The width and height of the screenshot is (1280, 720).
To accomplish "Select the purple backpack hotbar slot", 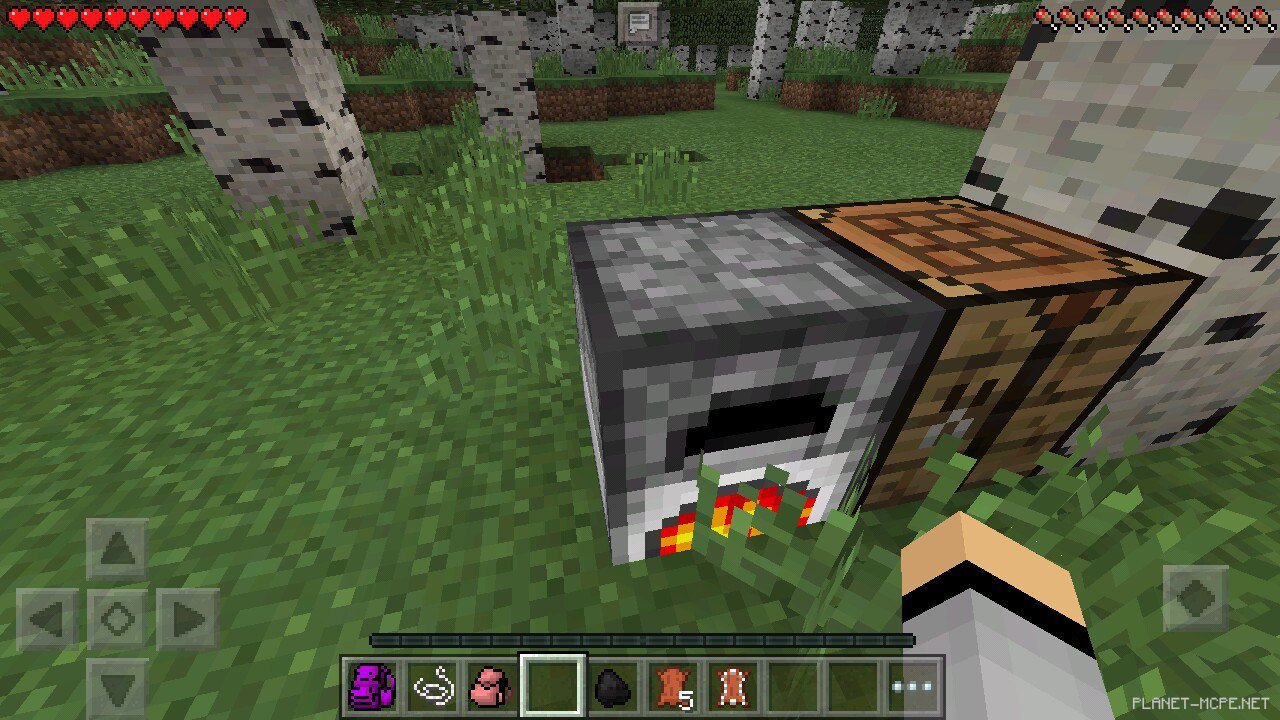I will [372, 687].
